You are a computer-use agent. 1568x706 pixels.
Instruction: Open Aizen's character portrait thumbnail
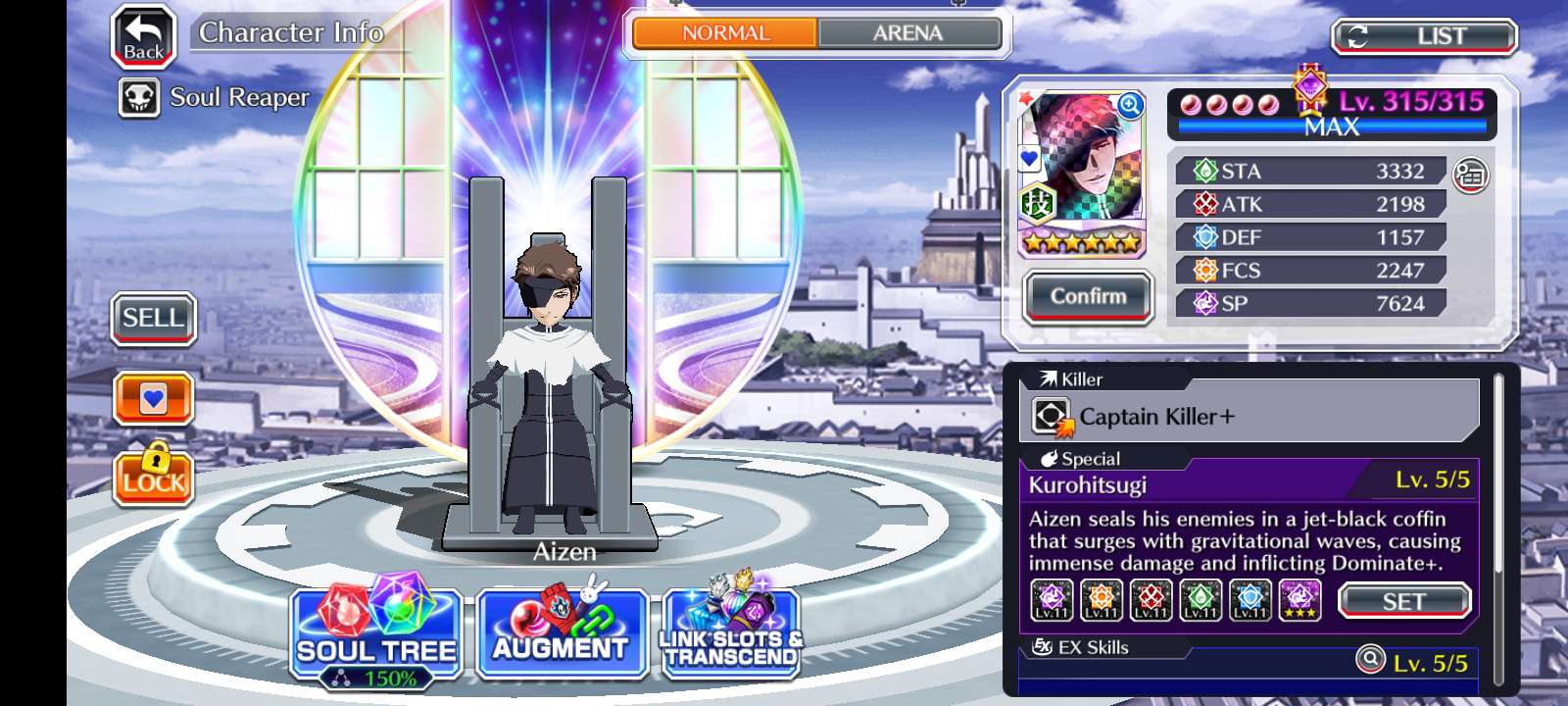point(1082,167)
